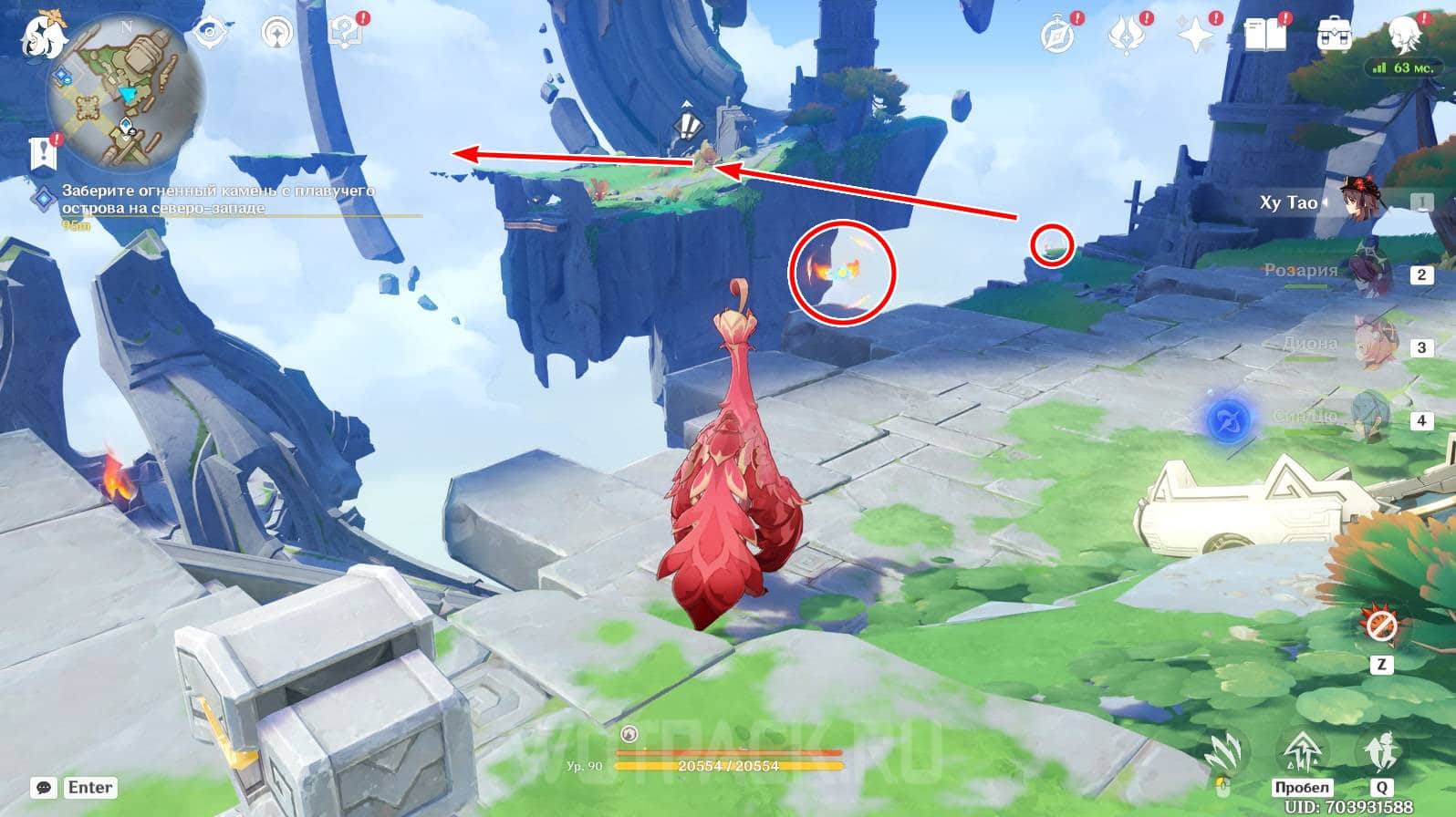Open the Adventurer Handbook book icon
The height and width of the screenshot is (817, 1456).
[x=1265, y=35]
